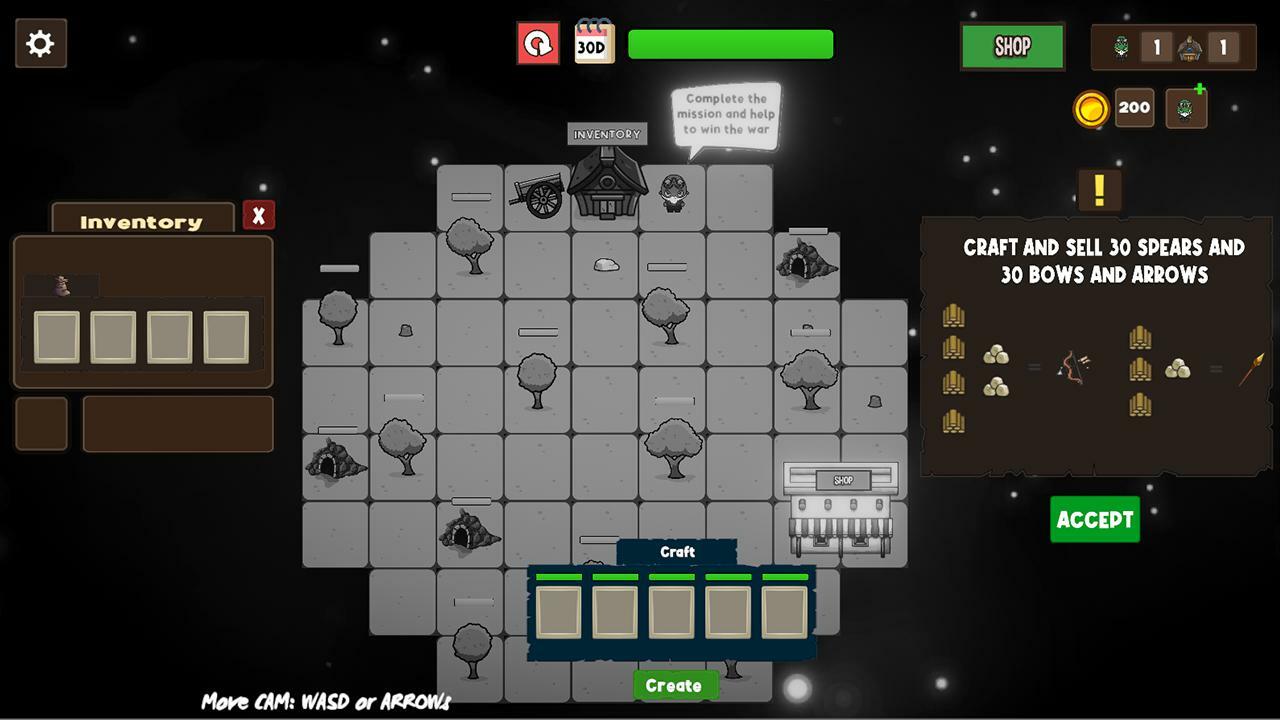Select the sack item in inventory panel

coord(62,286)
